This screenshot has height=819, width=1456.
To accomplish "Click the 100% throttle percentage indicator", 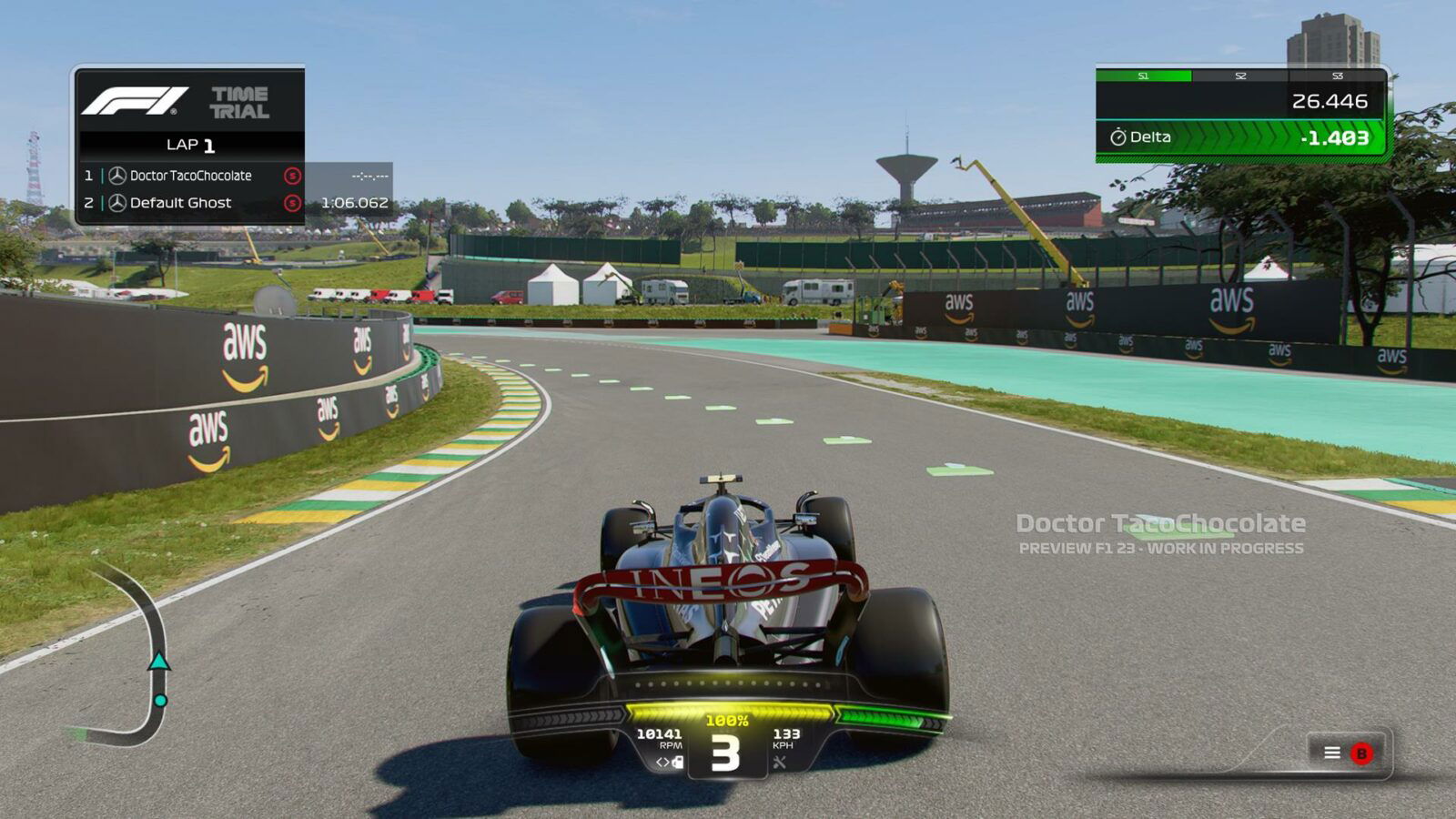I will point(726,720).
